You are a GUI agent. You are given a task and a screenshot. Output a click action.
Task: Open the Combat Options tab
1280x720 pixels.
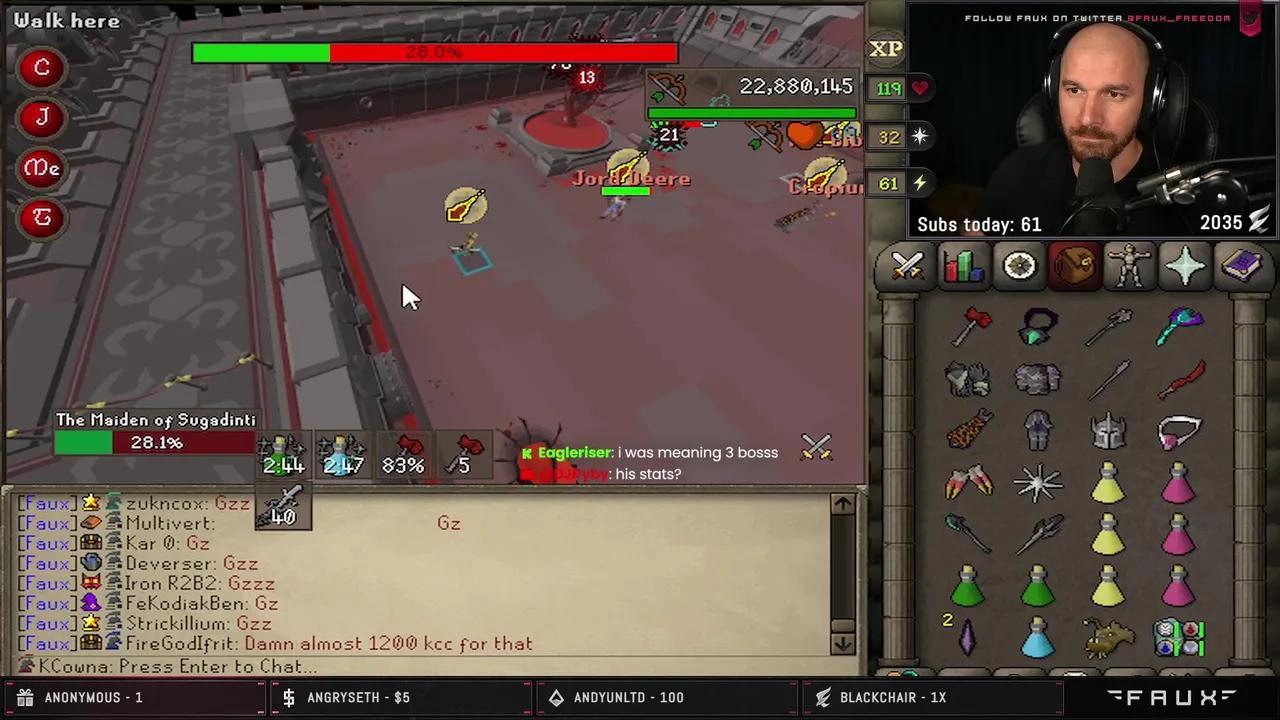pos(906,264)
